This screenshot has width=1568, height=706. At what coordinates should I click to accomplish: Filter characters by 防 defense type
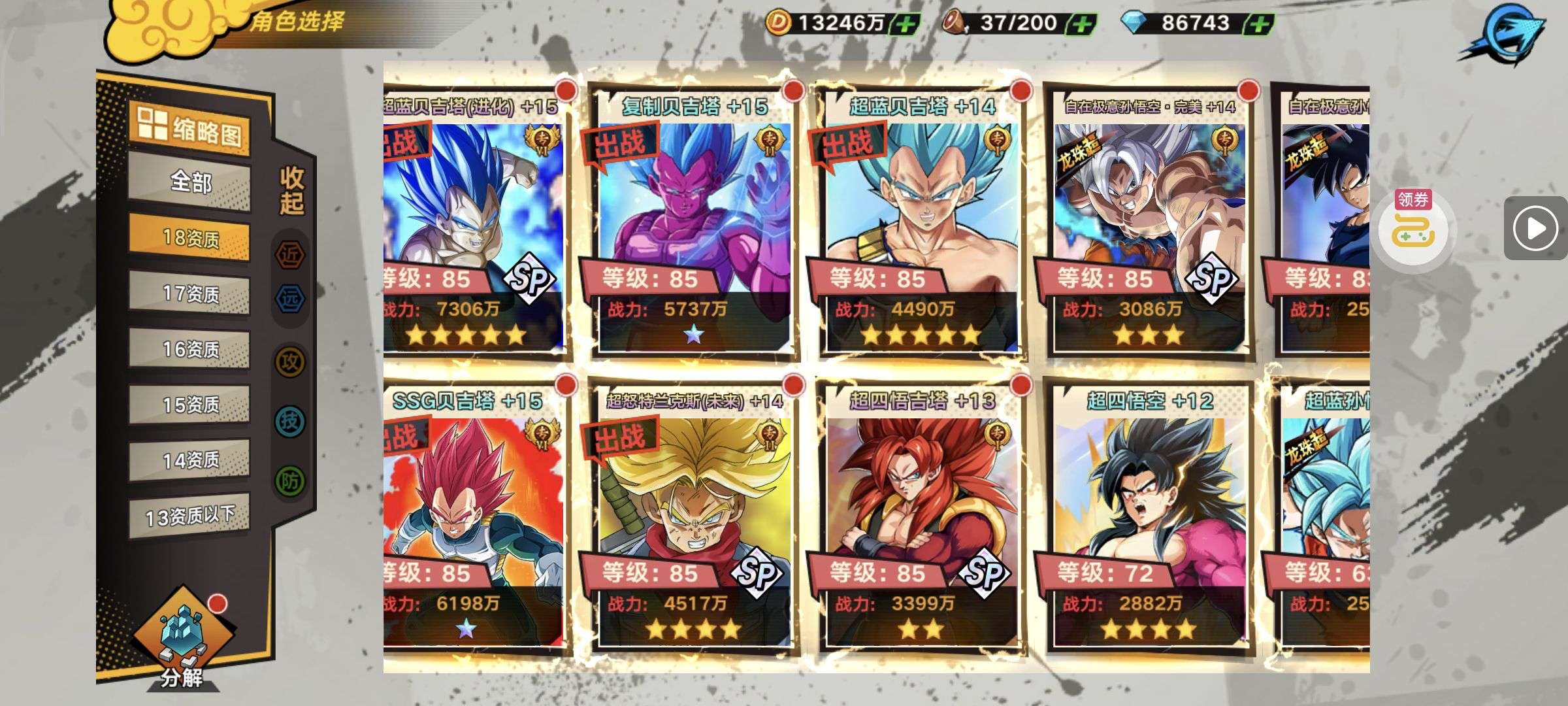(x=289, y=482)
